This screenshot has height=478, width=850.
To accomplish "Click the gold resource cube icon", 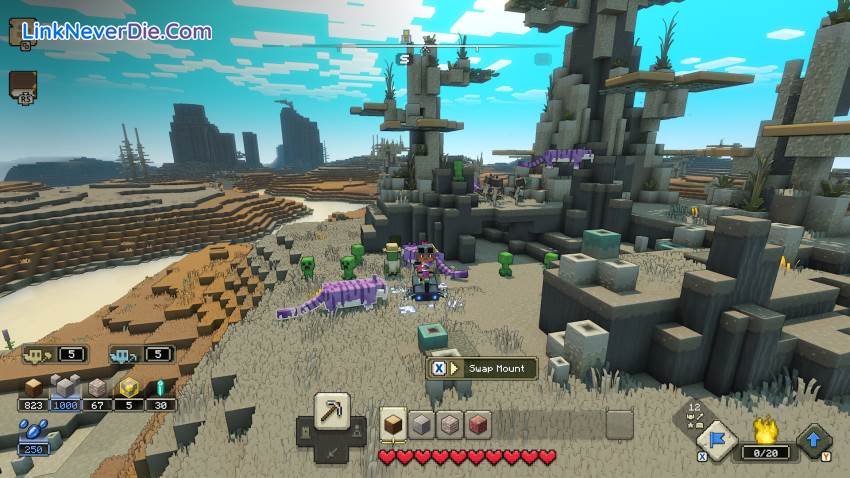I will [129, 387].
